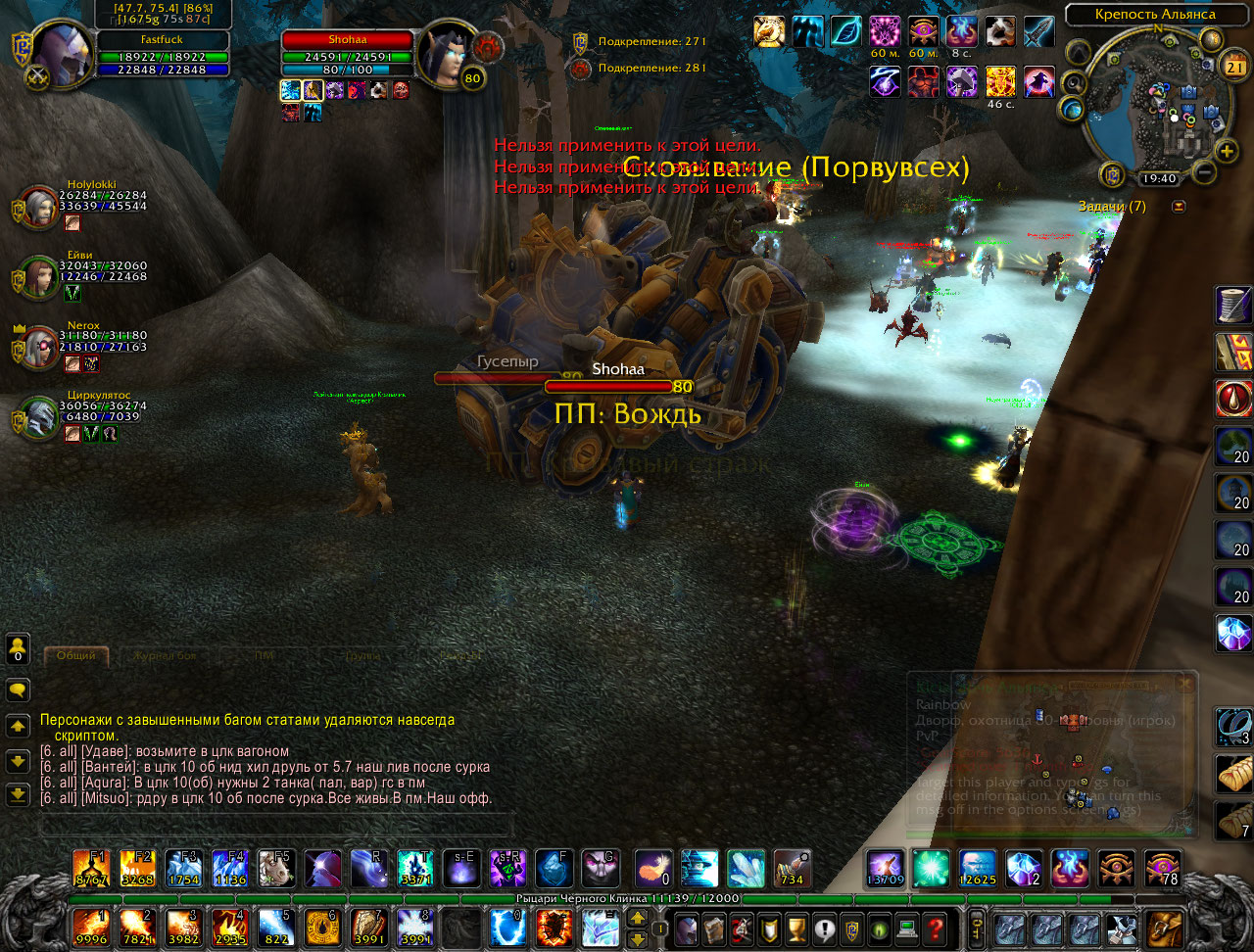Switch to the Журнал боя chat tab

pyautogui.click(x=164, y=655)
